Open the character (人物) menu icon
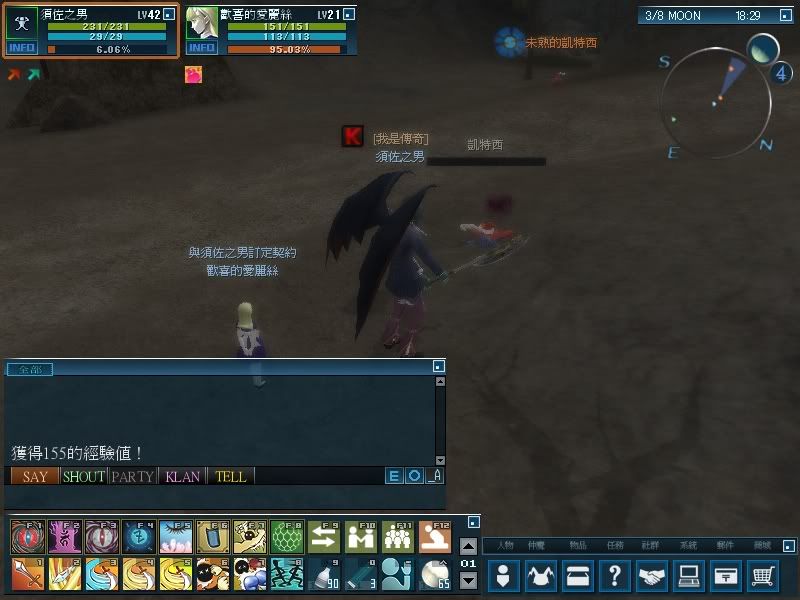 click(504, 576)
